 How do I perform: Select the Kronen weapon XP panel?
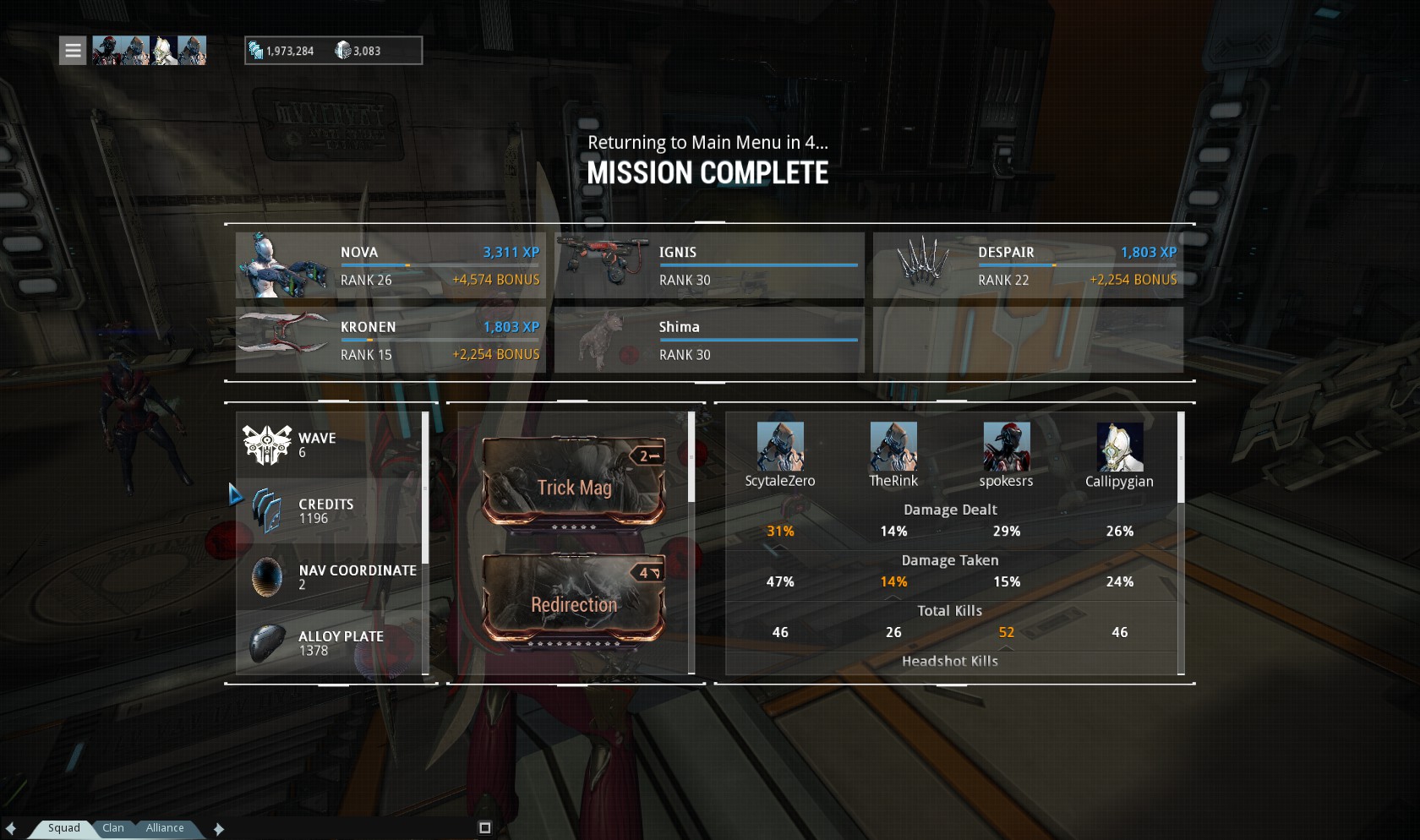click(x=390, y=340)
